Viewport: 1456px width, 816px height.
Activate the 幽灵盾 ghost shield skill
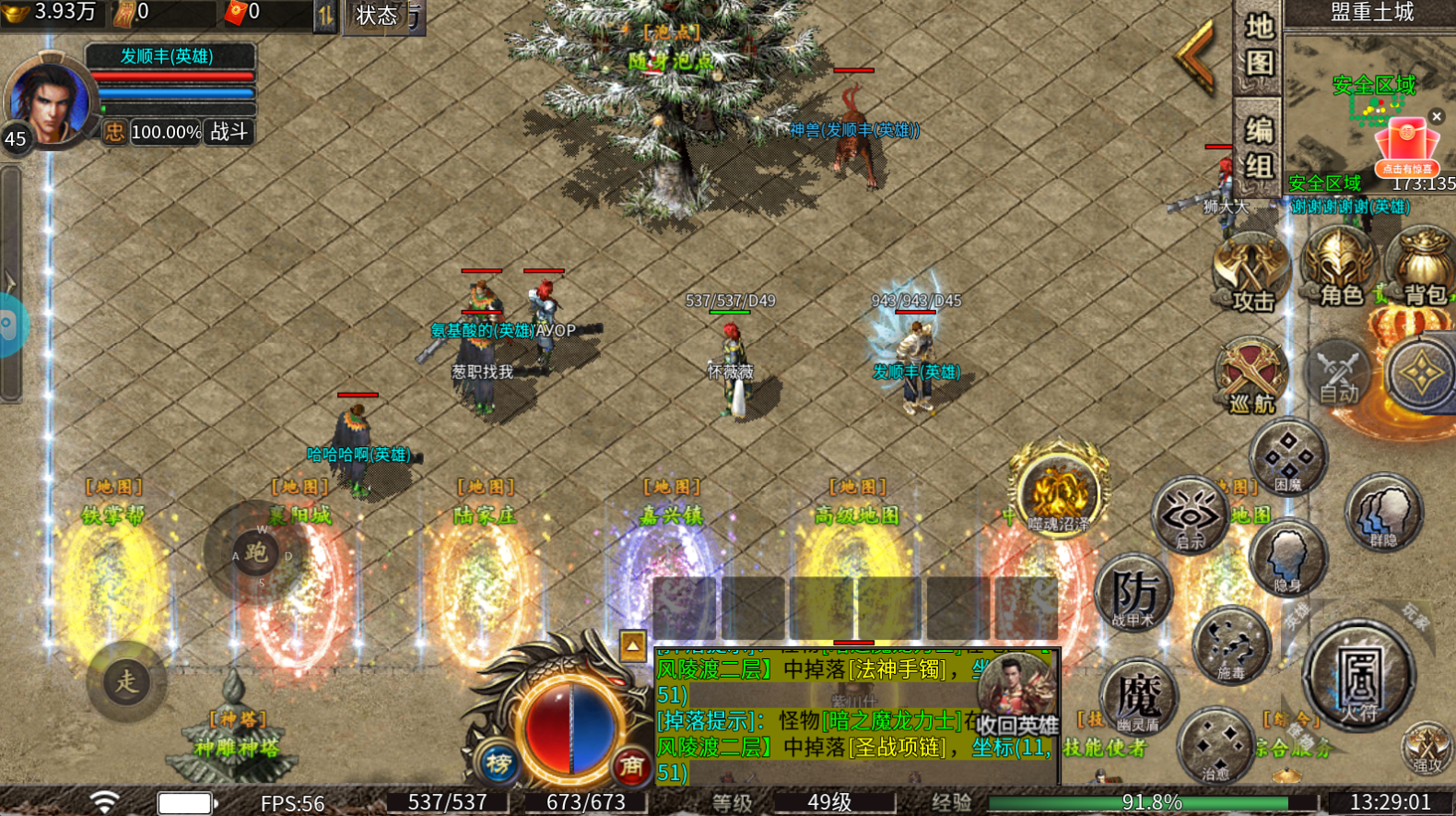tap(1139, 698)
